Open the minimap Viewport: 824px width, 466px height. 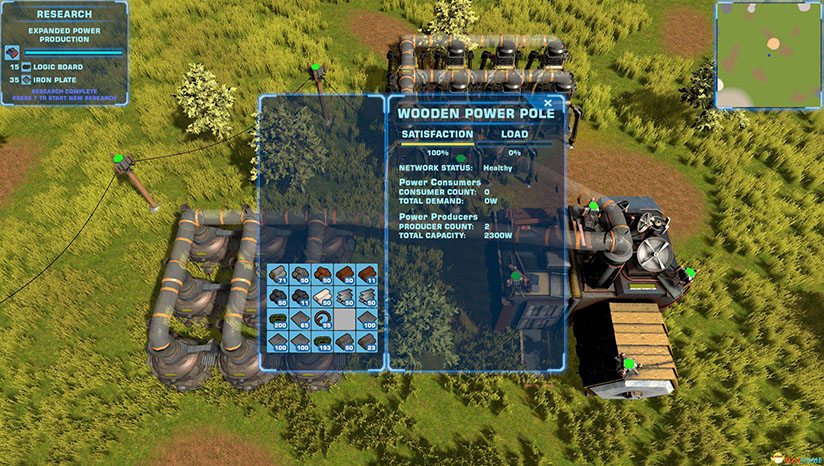pos(768,55)
